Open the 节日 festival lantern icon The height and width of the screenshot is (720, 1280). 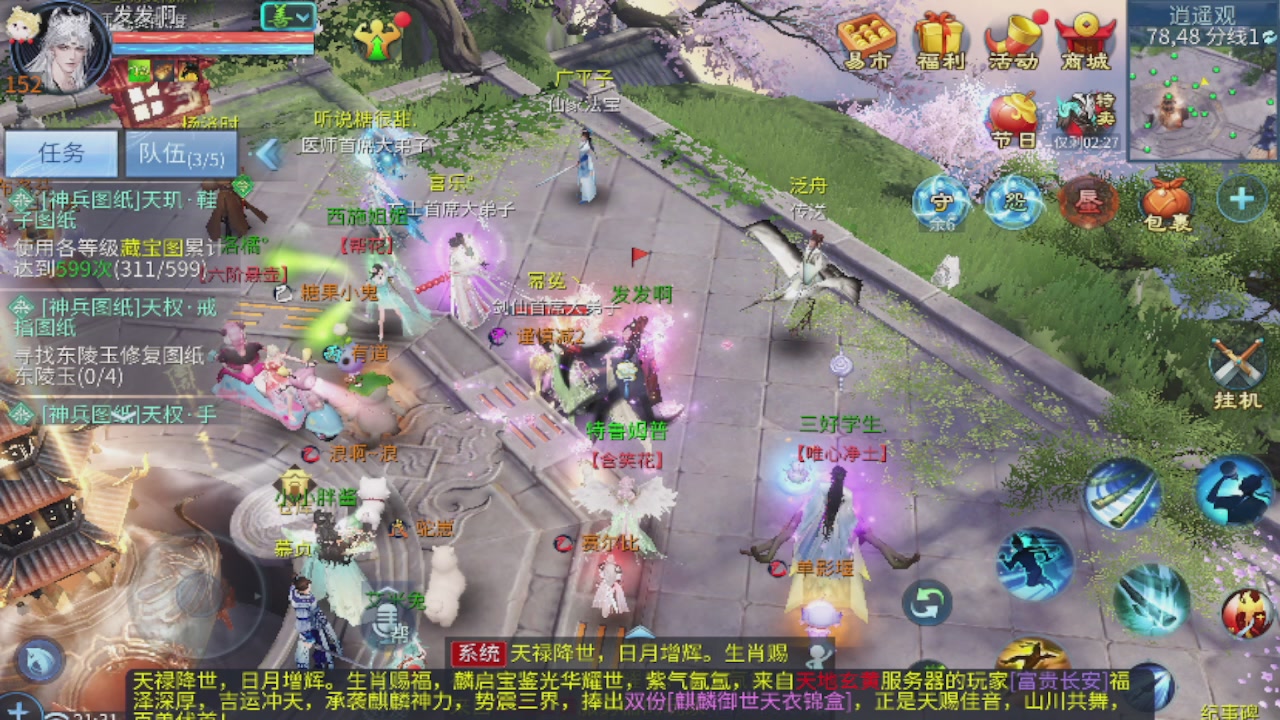pos(1013,113)
